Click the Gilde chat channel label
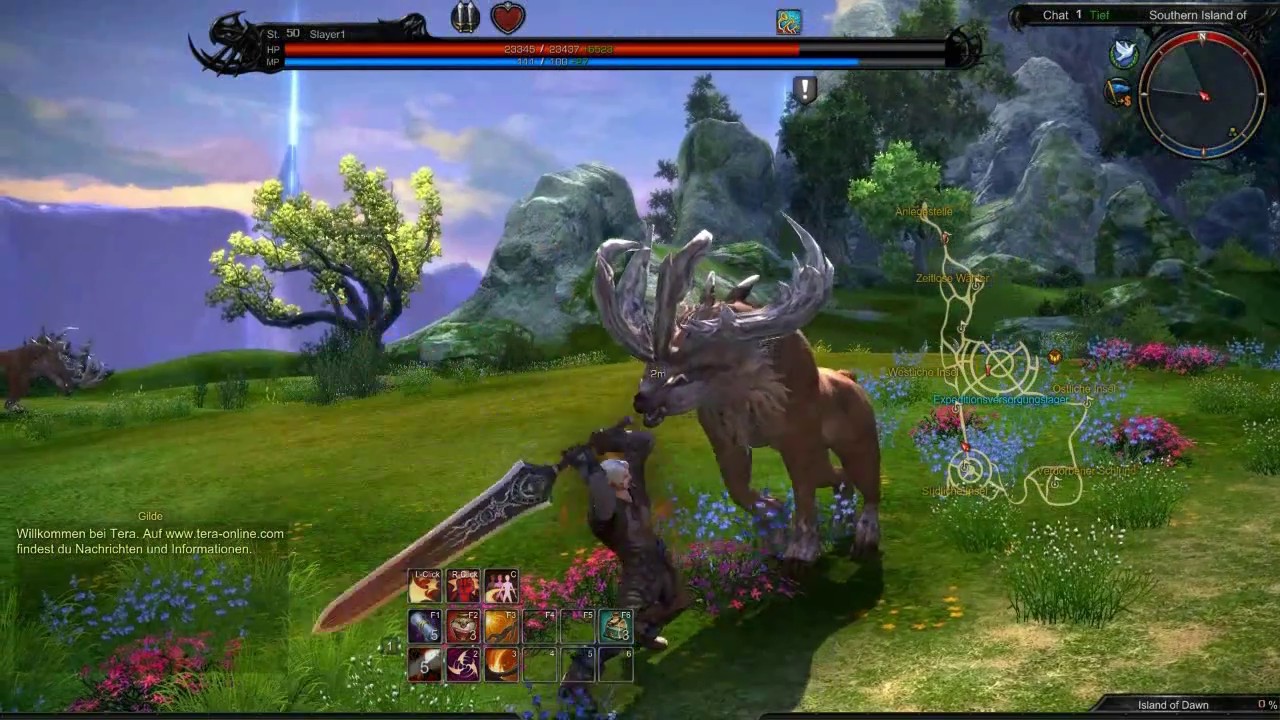The height and width of the screenshot is (720, 1280). point(150,516)
